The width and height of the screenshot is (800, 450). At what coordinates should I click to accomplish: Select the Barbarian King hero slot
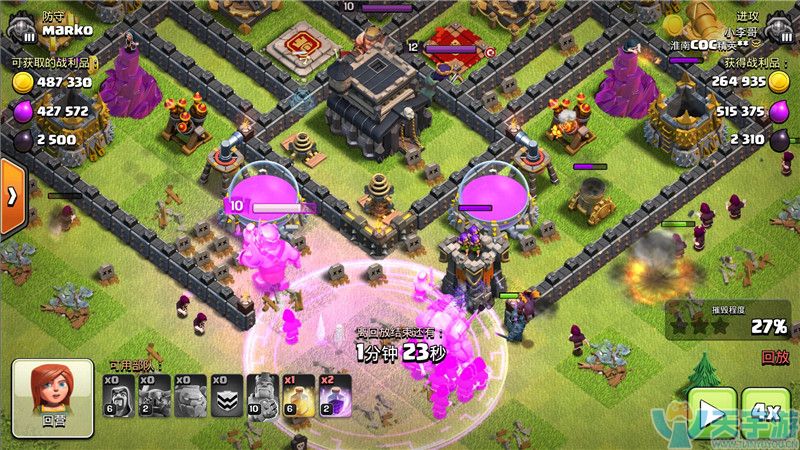point(263,396)
